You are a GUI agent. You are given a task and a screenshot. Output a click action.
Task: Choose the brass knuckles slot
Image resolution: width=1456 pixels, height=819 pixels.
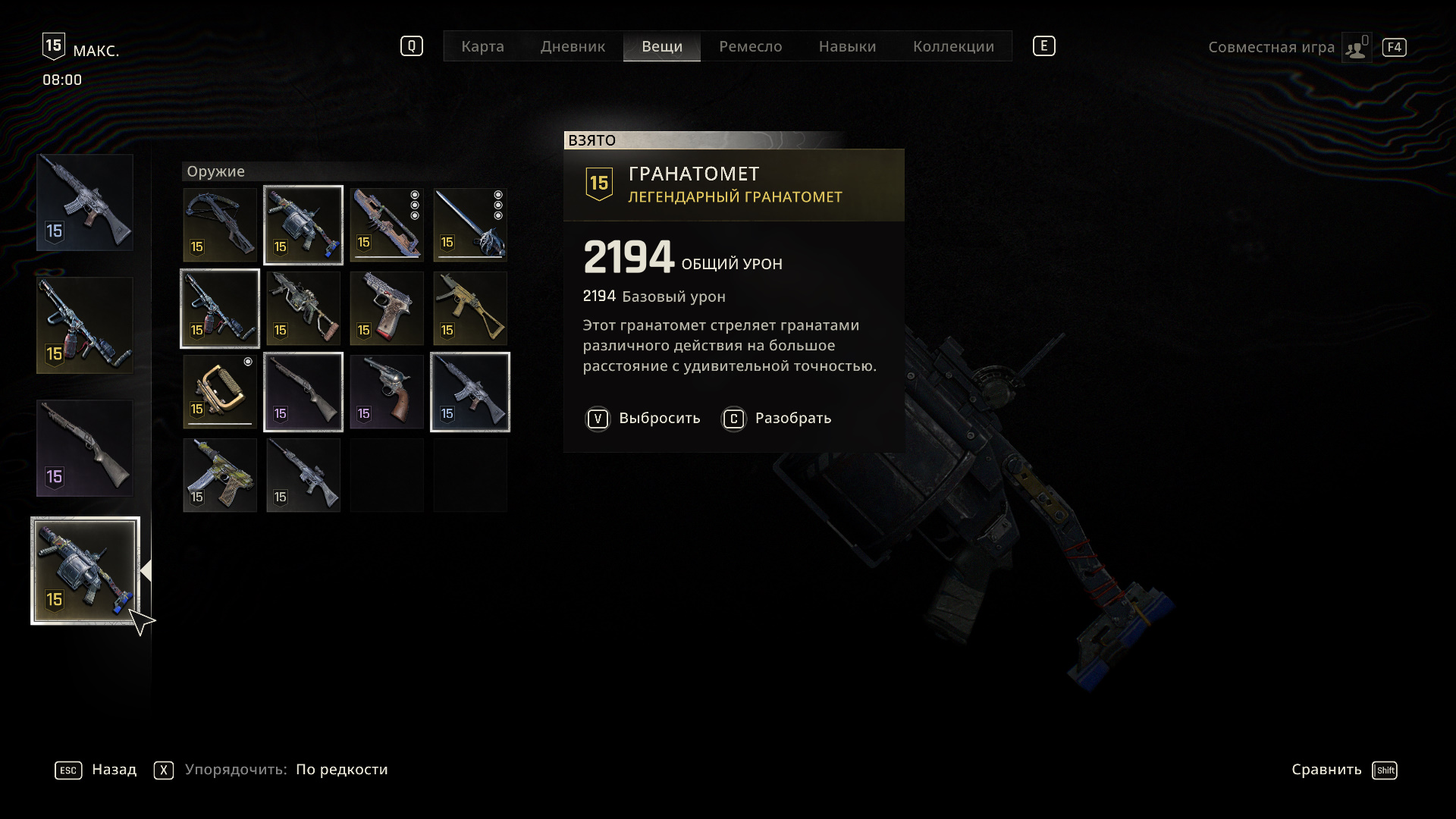click(x=220, y=392)
